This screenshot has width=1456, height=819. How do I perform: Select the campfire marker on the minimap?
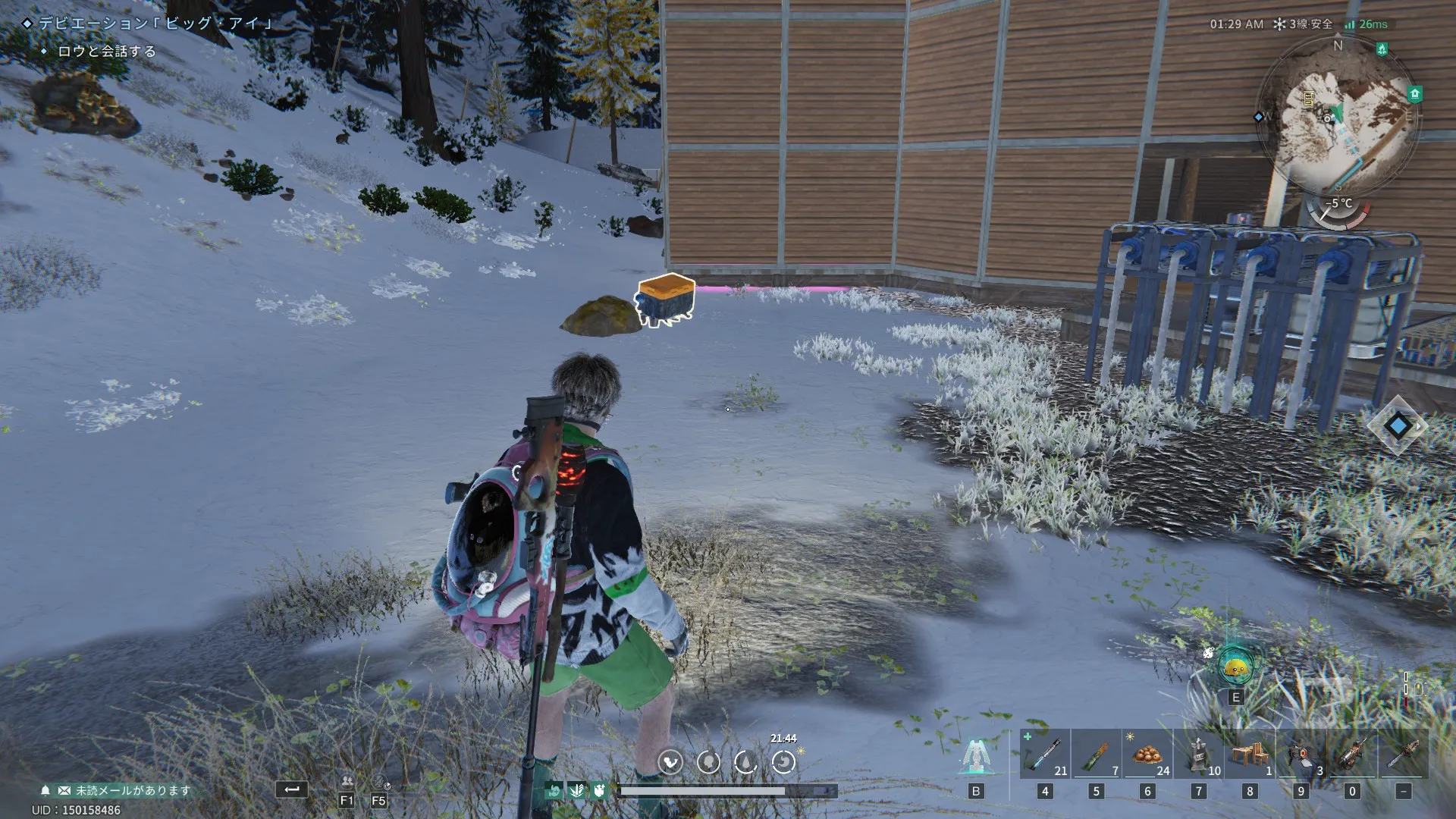pos(1382,49)
